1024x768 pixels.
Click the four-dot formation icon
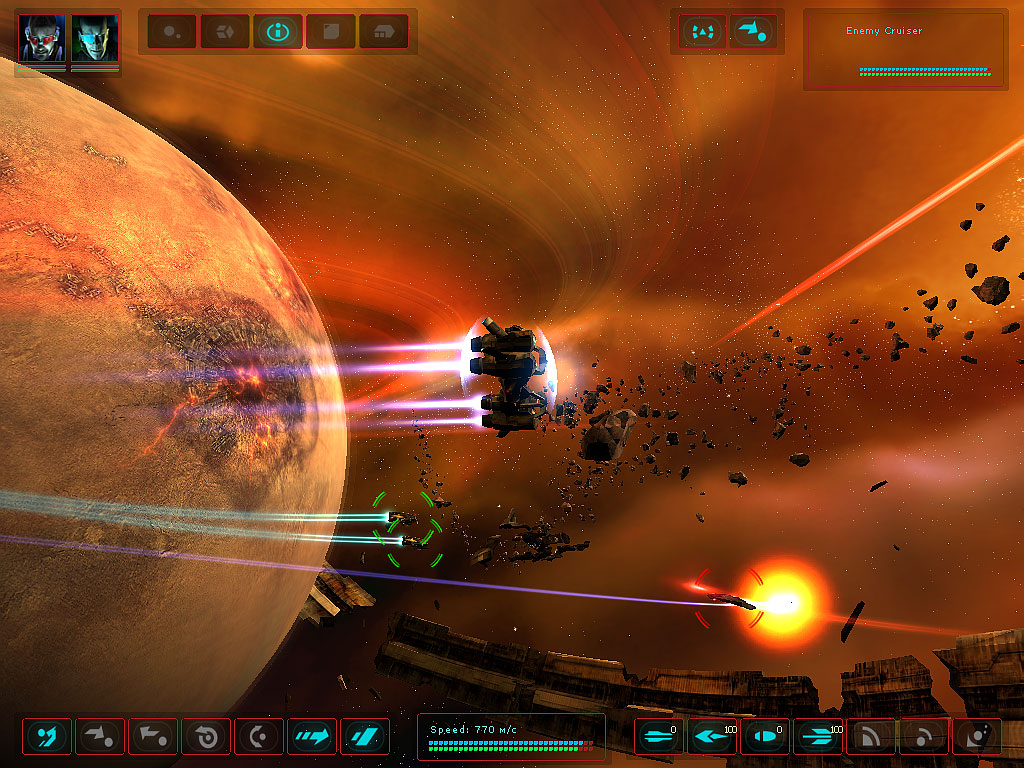(x=703, y=32)
